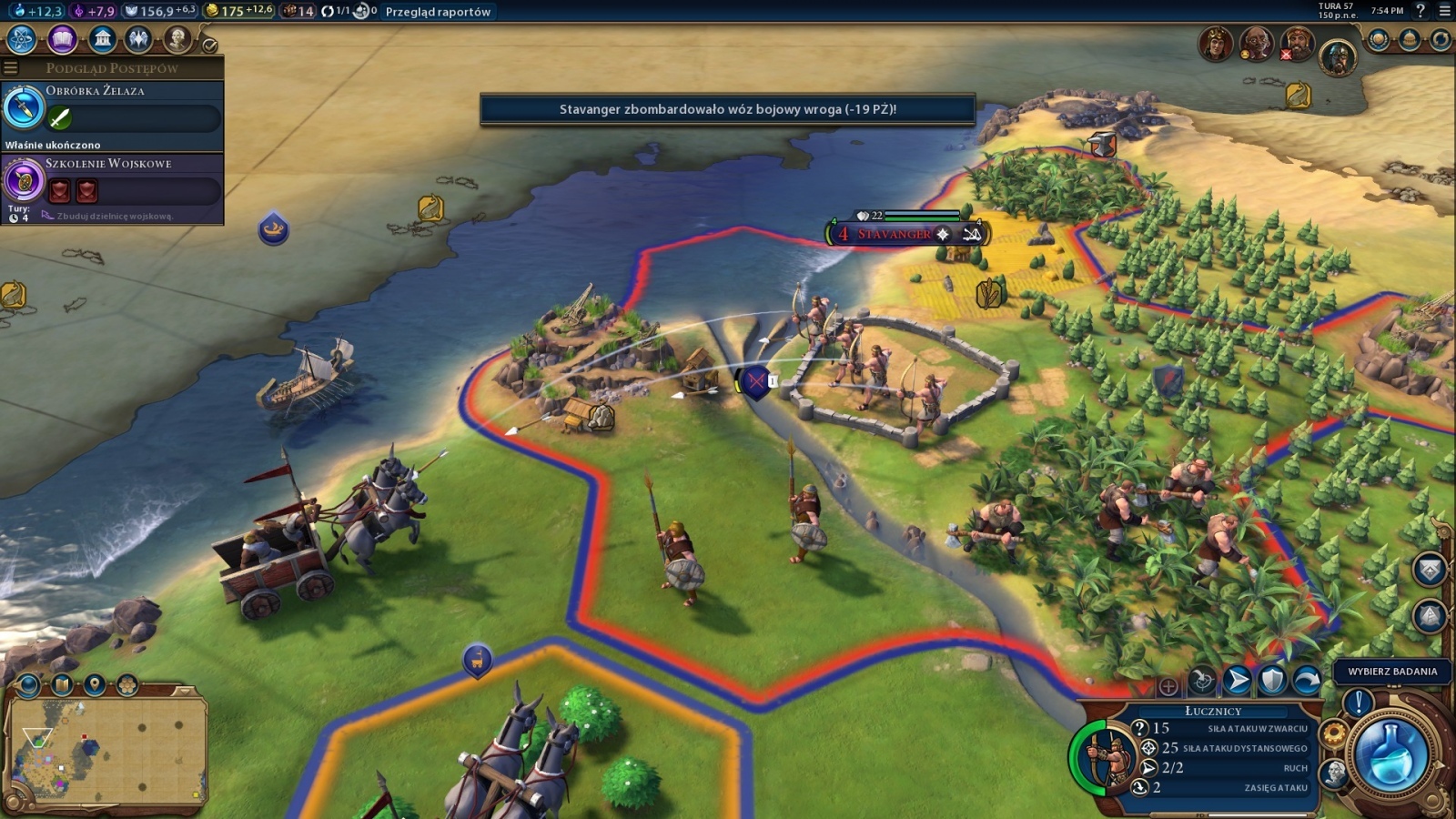Open the Great People portrait icon

click(177, 39)
